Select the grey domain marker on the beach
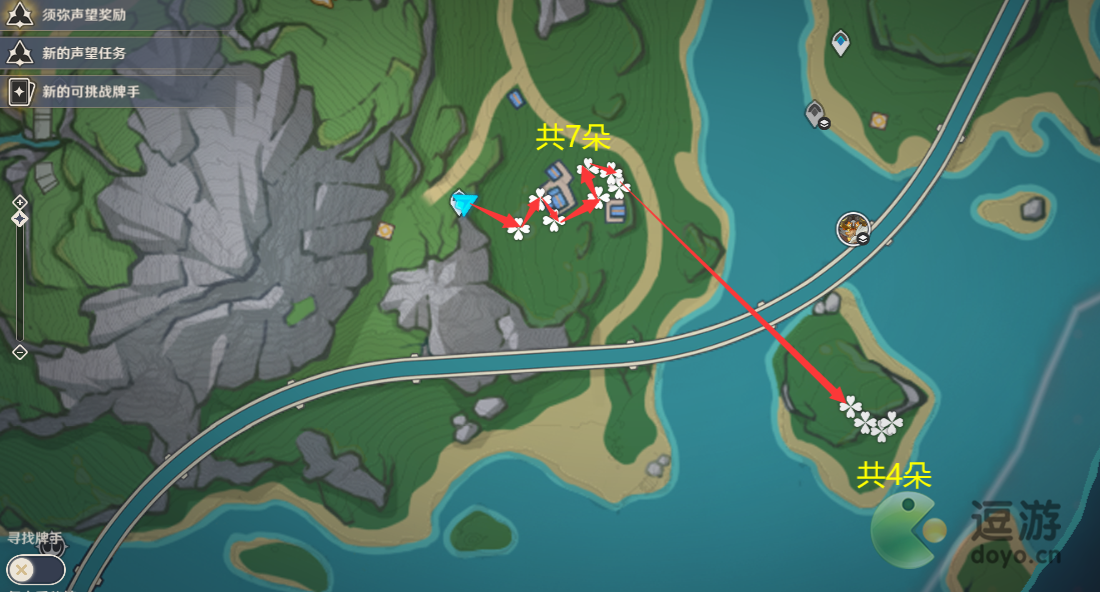 [x=816, y=113]
